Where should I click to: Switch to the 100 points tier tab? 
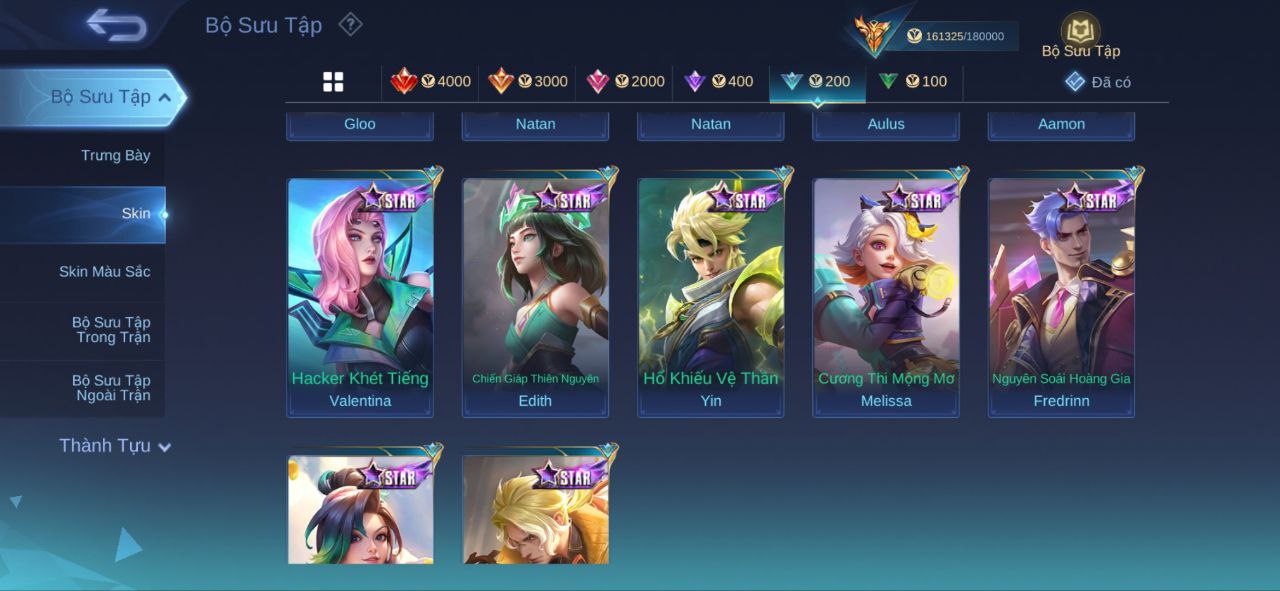[x=913, y=82]
